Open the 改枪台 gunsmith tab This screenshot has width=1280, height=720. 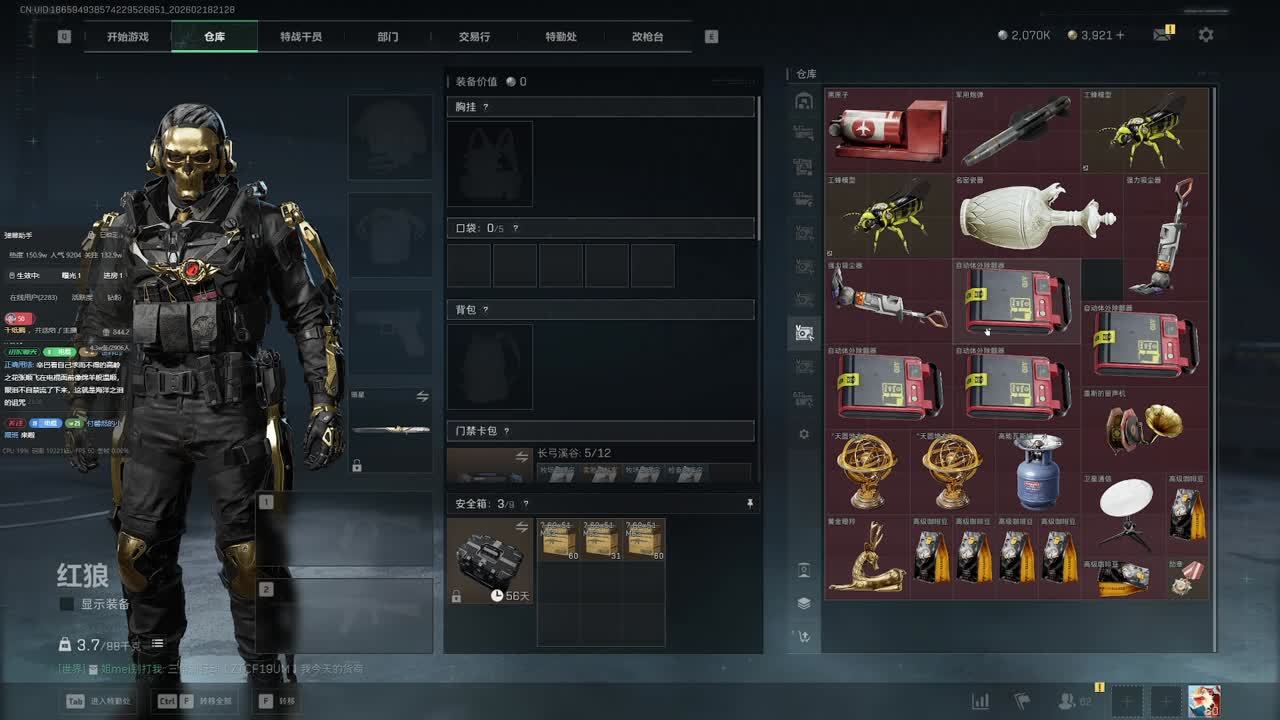coord(647,37)
